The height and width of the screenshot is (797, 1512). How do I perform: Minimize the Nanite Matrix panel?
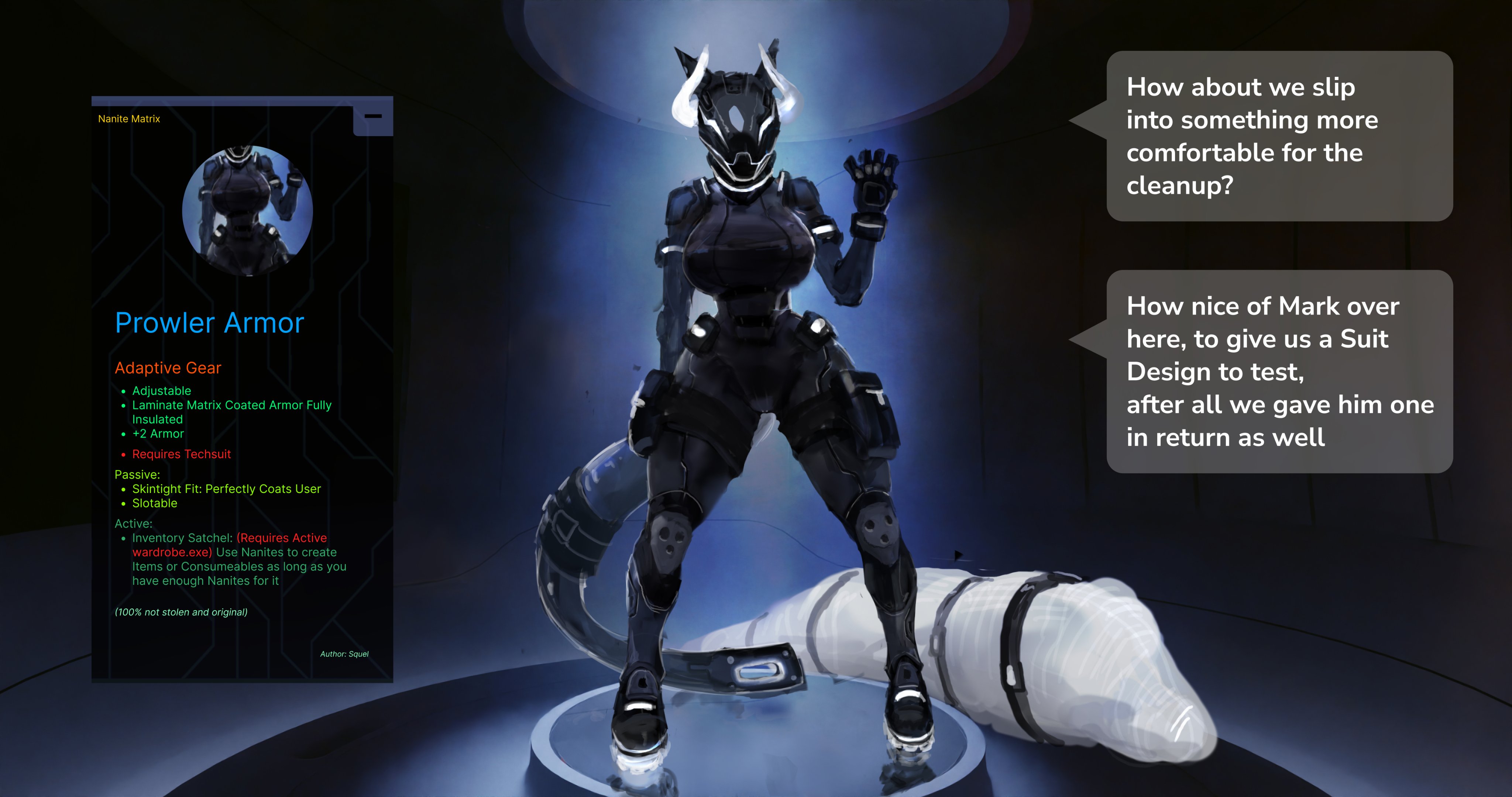pos(373,116)
